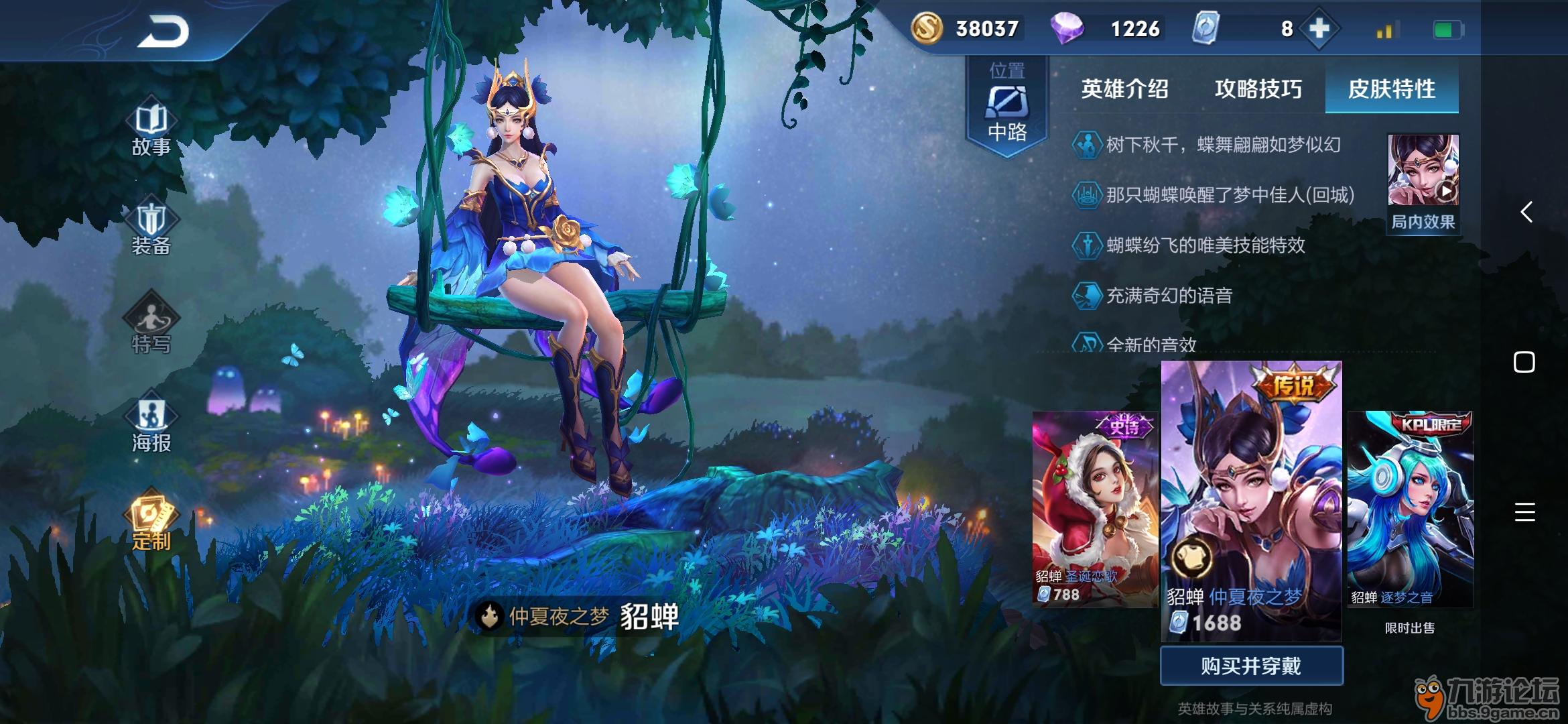The width and height of the screenshot is (1568, 724).
Task: Click the plus button to add coupons
Action: coord(1320,28)
